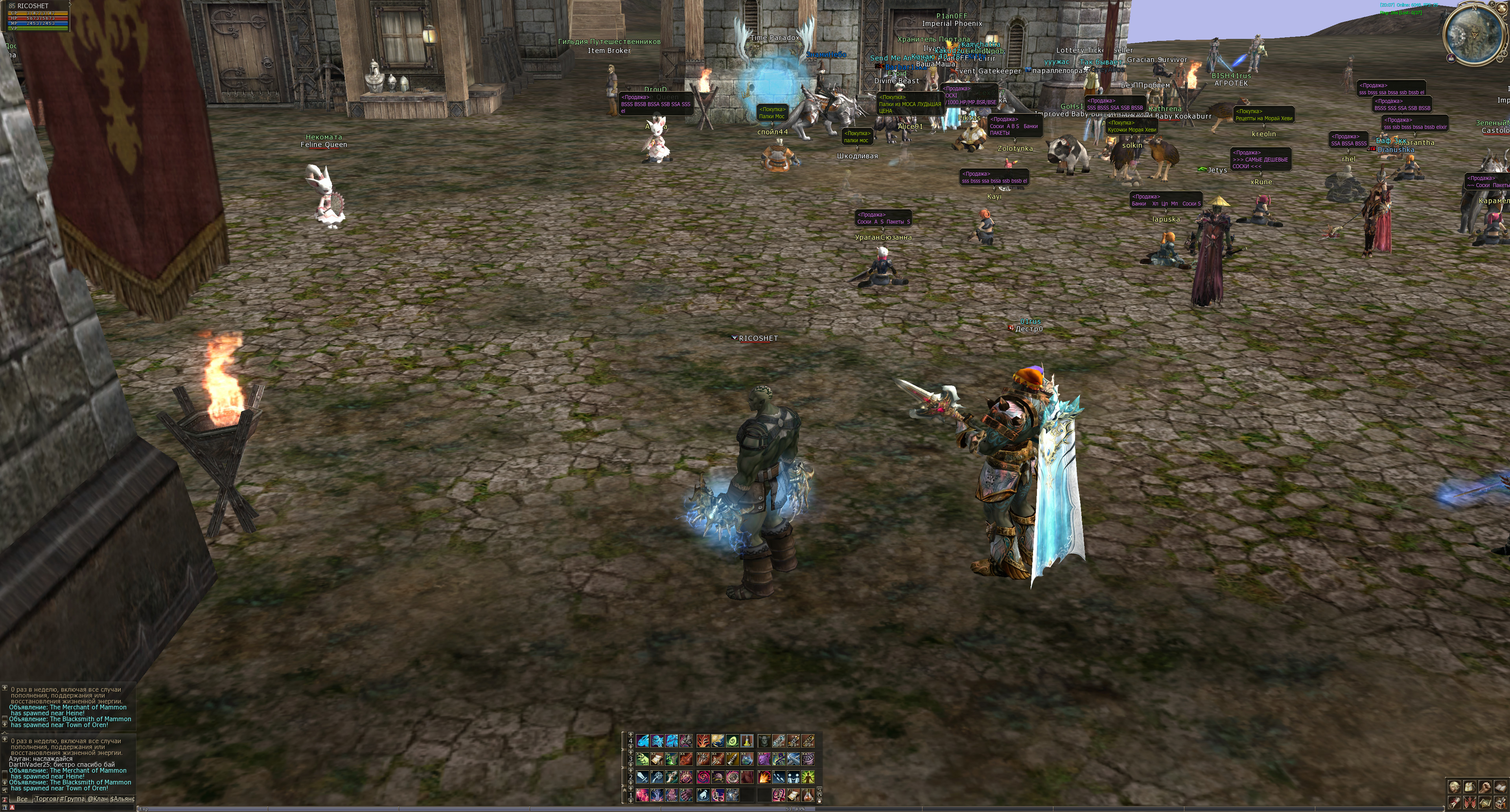Use the yellow potion with blue border

[747, 741]
